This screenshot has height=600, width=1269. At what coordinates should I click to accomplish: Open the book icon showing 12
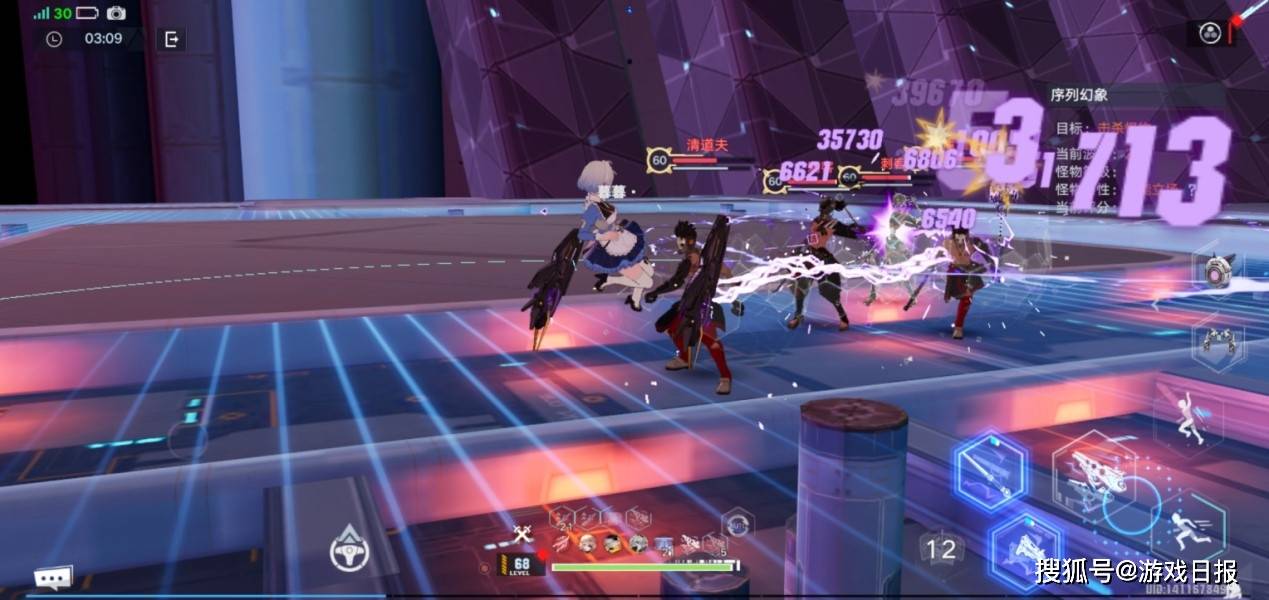(940, 548)
